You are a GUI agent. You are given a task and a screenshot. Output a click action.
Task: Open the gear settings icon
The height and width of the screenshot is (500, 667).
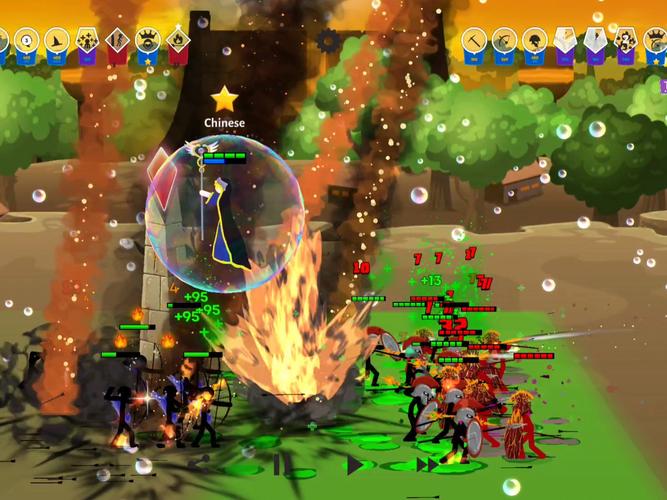(x=328, y=41)
